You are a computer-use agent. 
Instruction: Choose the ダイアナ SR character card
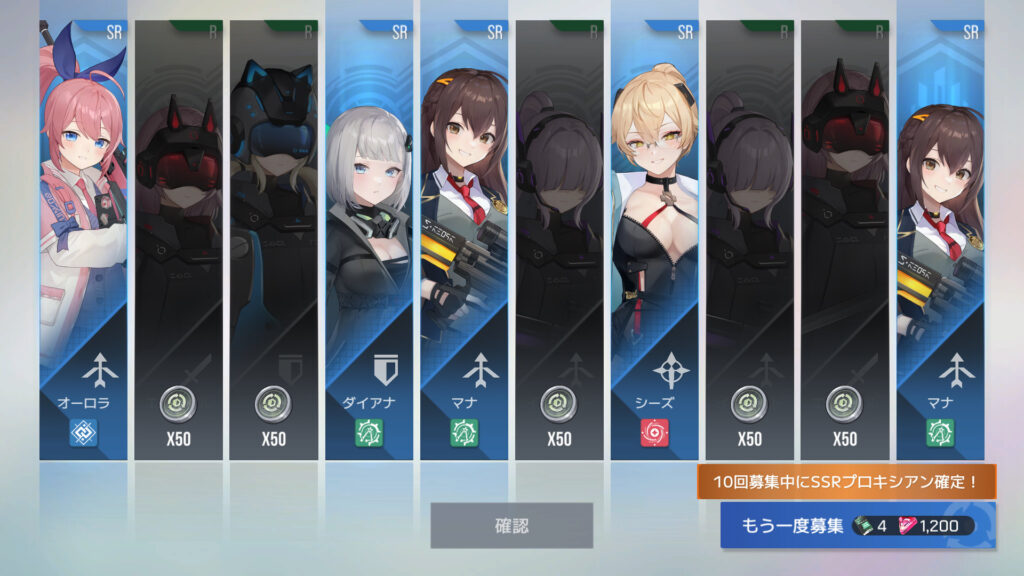(x=368, y=240)
